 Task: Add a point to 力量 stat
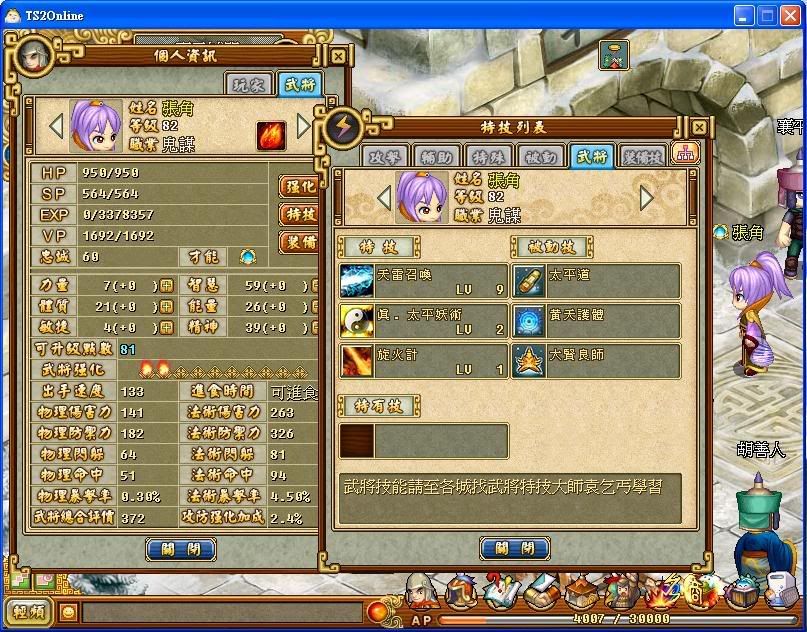(x=166, y=285)
